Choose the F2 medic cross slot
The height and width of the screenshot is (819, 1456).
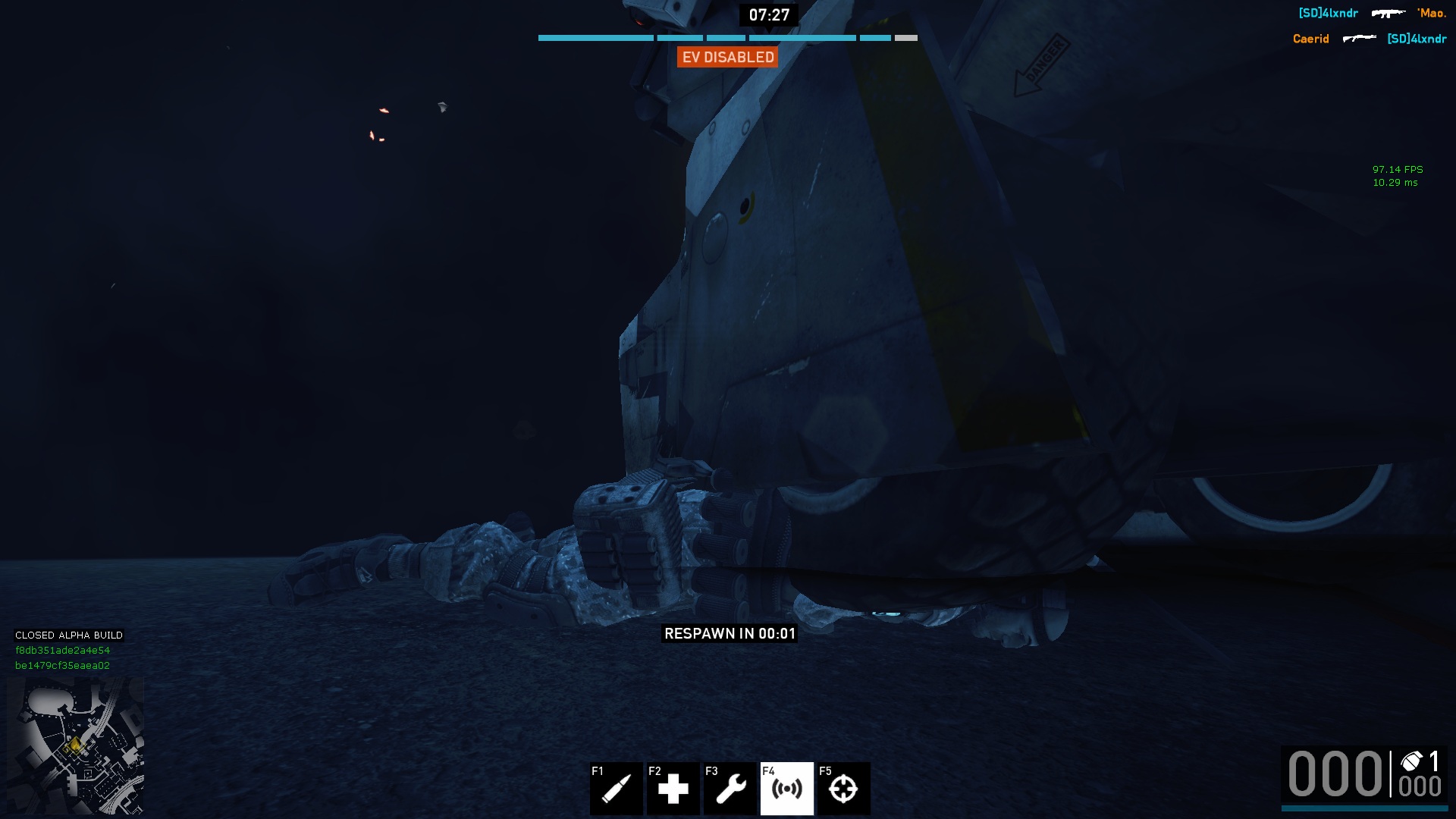[673, 789]
